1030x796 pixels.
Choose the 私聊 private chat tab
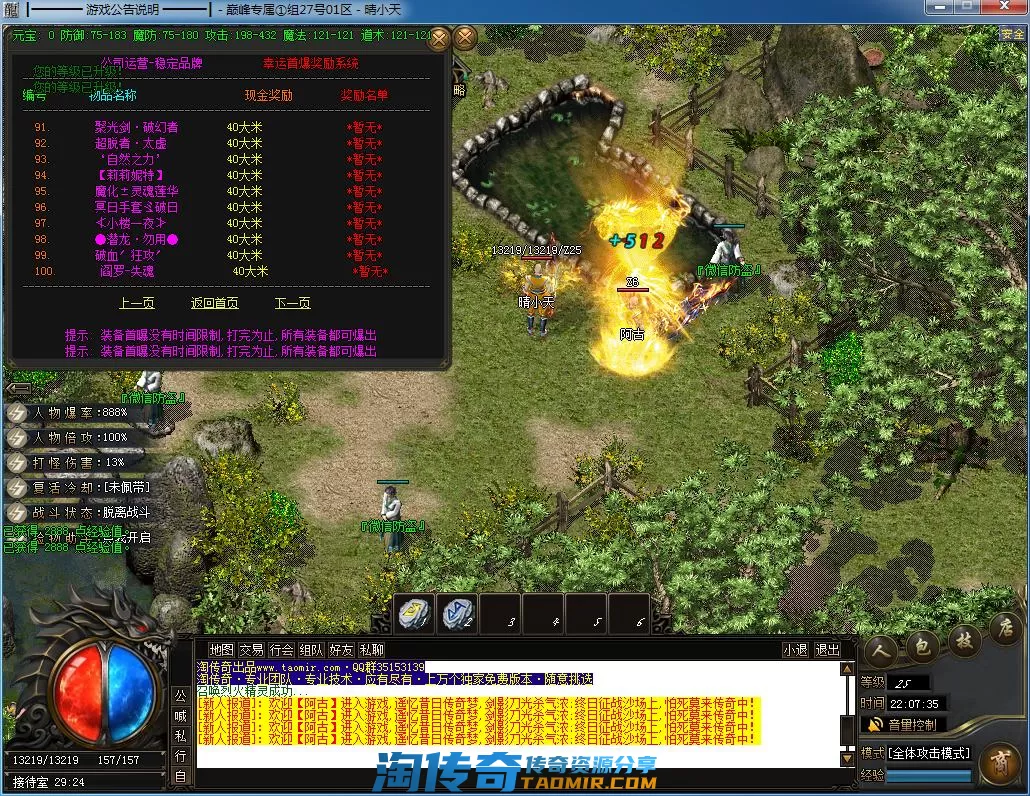pos(371,649)
